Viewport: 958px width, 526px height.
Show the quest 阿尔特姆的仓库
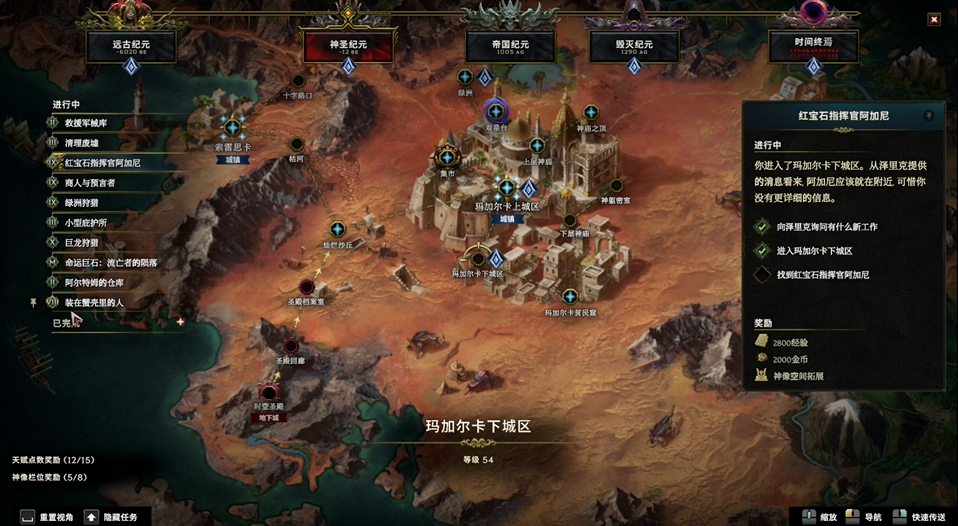(95, 282)
